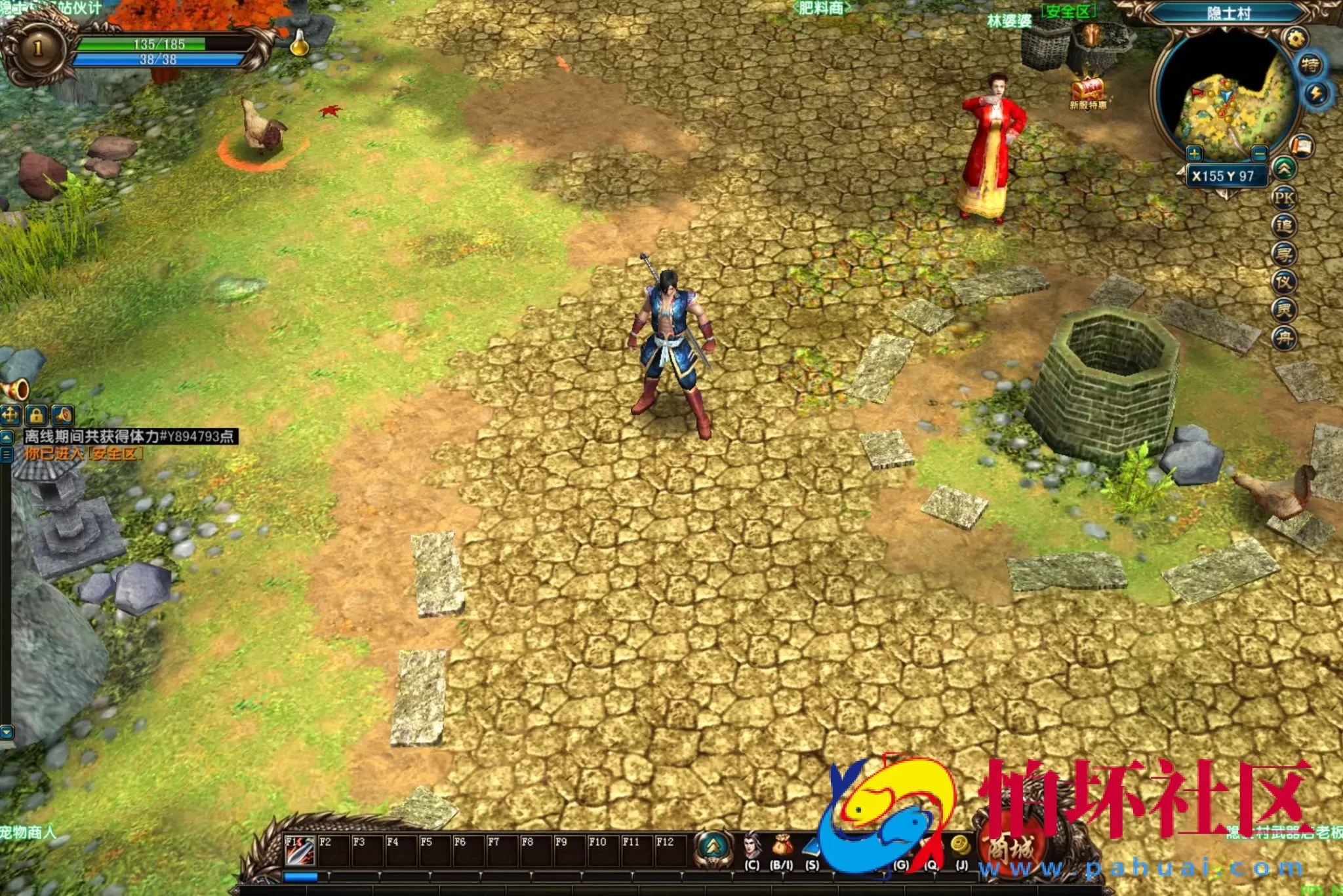1343x896 pixels.
Task: Click the lightning quick-action icon near minimap
Action: (1317, 94)
